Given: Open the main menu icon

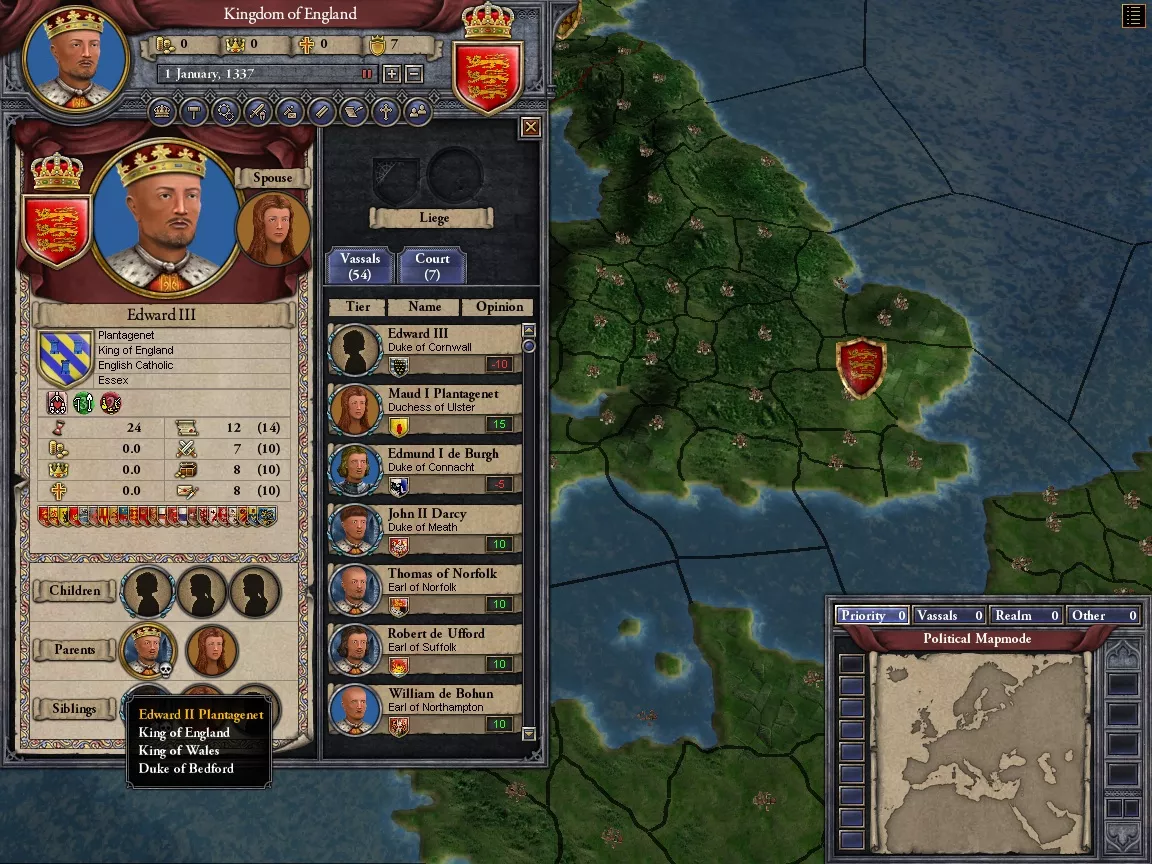Looking at the screenshot, I should [1133, 15].
